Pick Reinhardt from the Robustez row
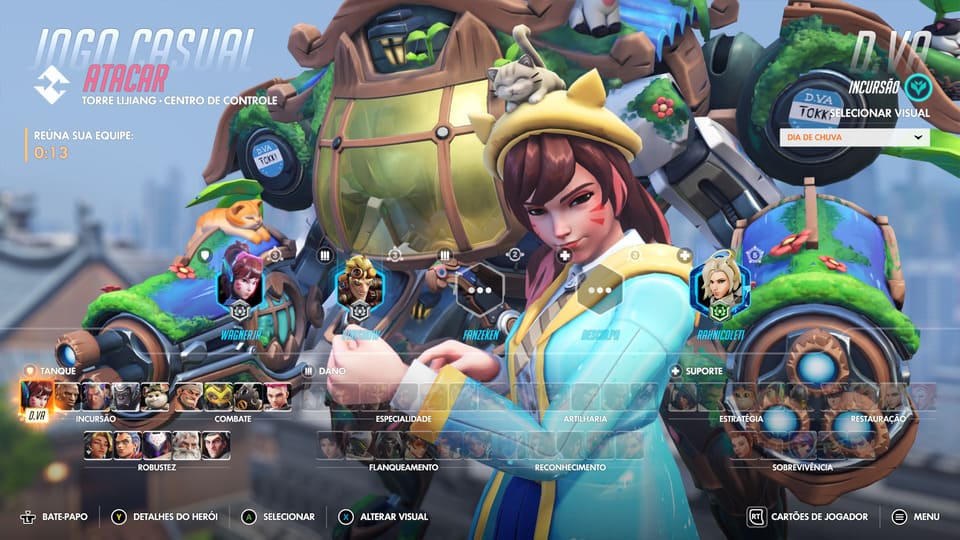This screenshot has height=540, width=960. click(186, 444)
